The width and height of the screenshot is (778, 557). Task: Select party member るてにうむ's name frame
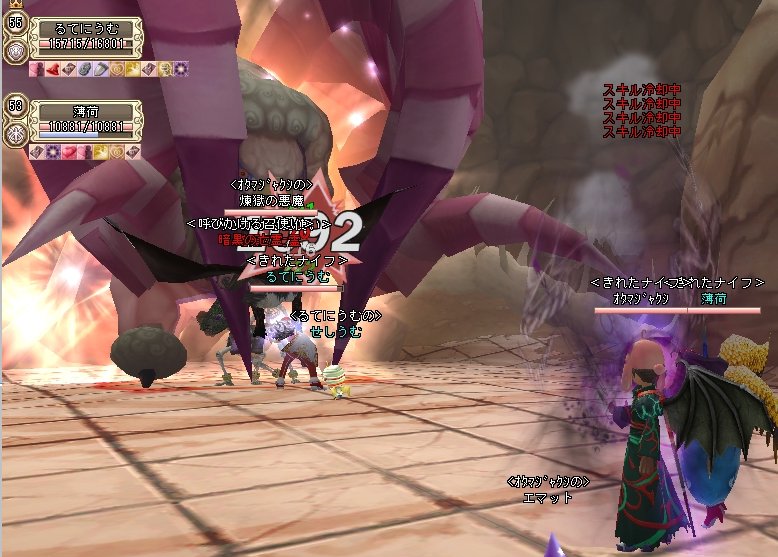point(86,30)
